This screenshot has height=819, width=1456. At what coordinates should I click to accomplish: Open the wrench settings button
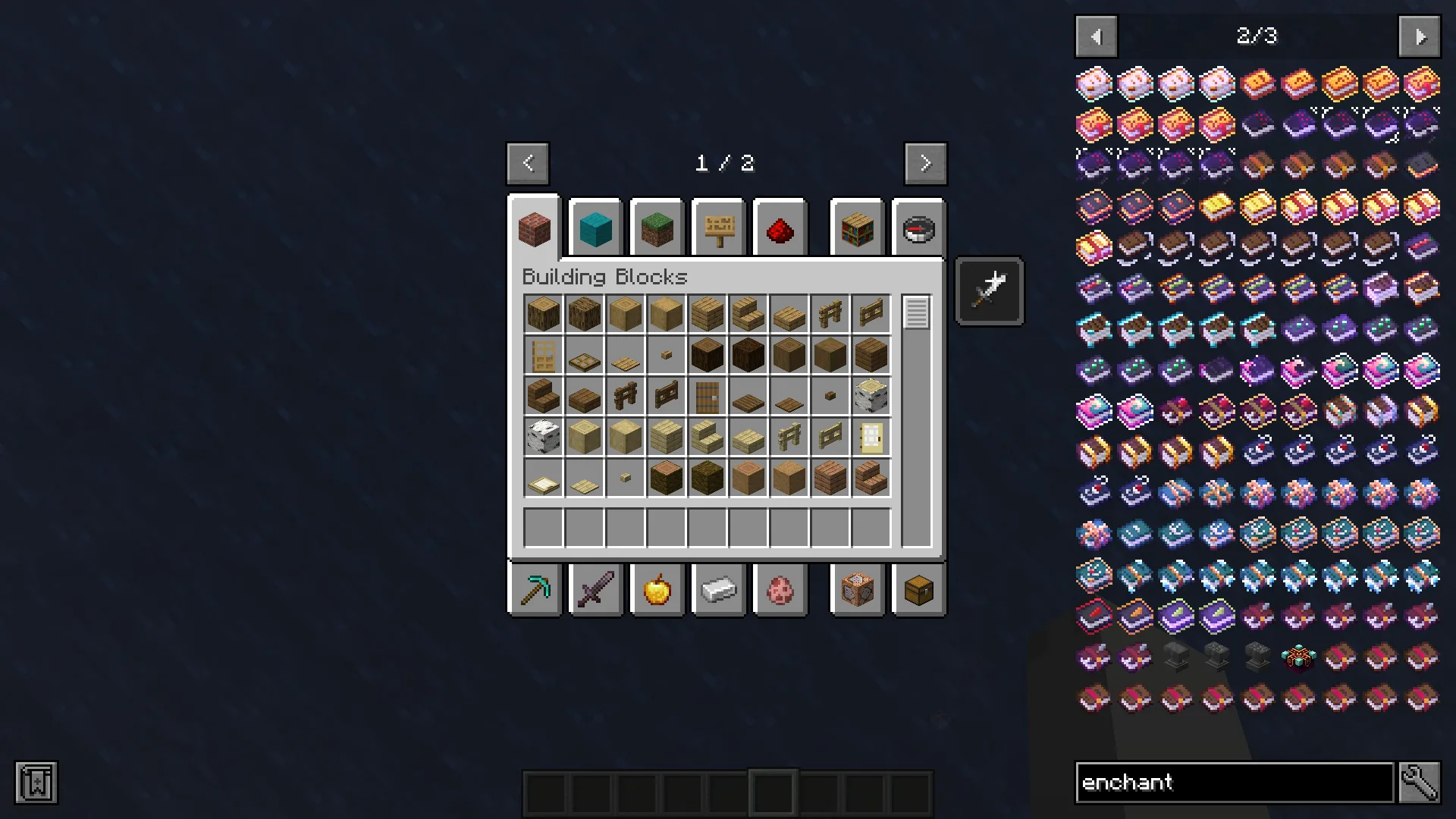pos(1420,783)
